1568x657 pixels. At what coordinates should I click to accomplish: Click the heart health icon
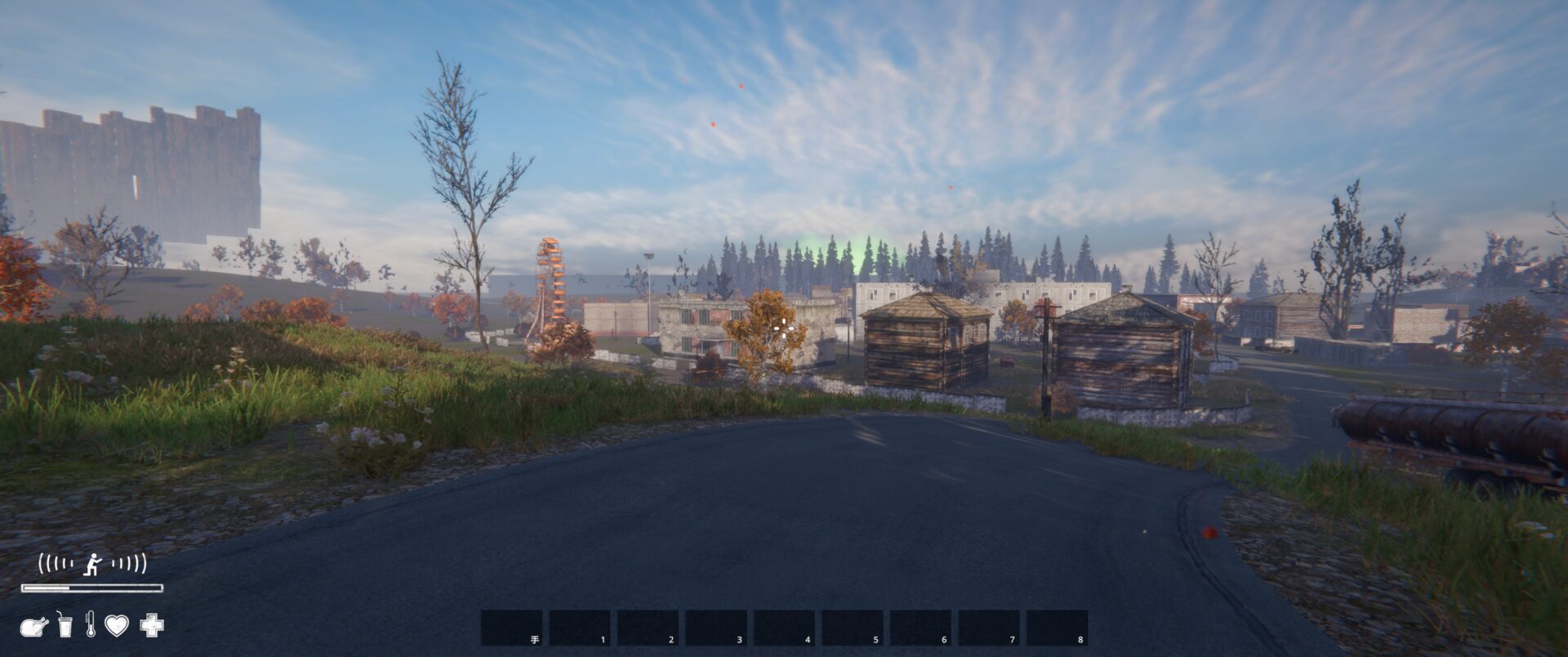click(117, 626)
